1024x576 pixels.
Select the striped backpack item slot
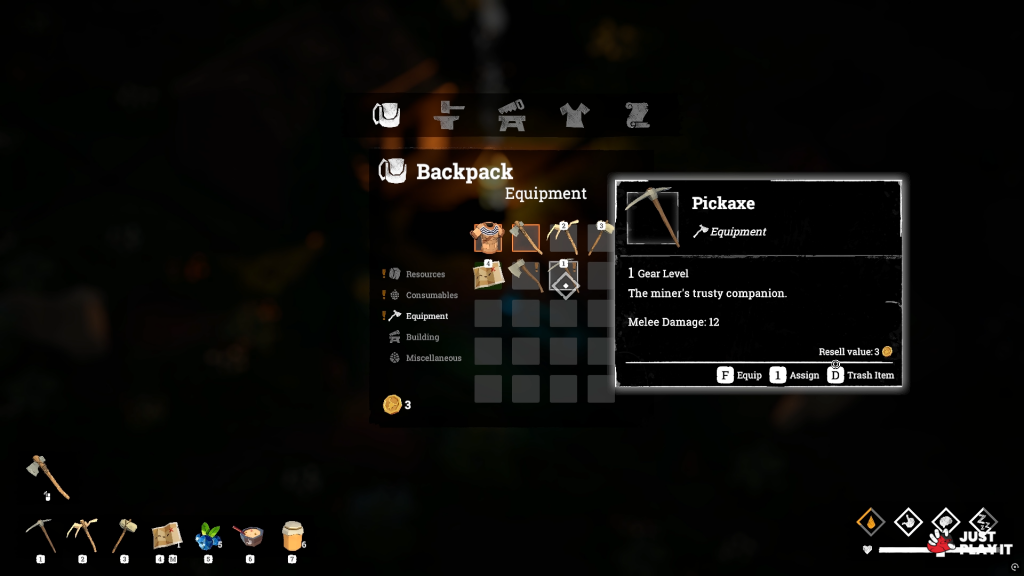tap(488, 238)
